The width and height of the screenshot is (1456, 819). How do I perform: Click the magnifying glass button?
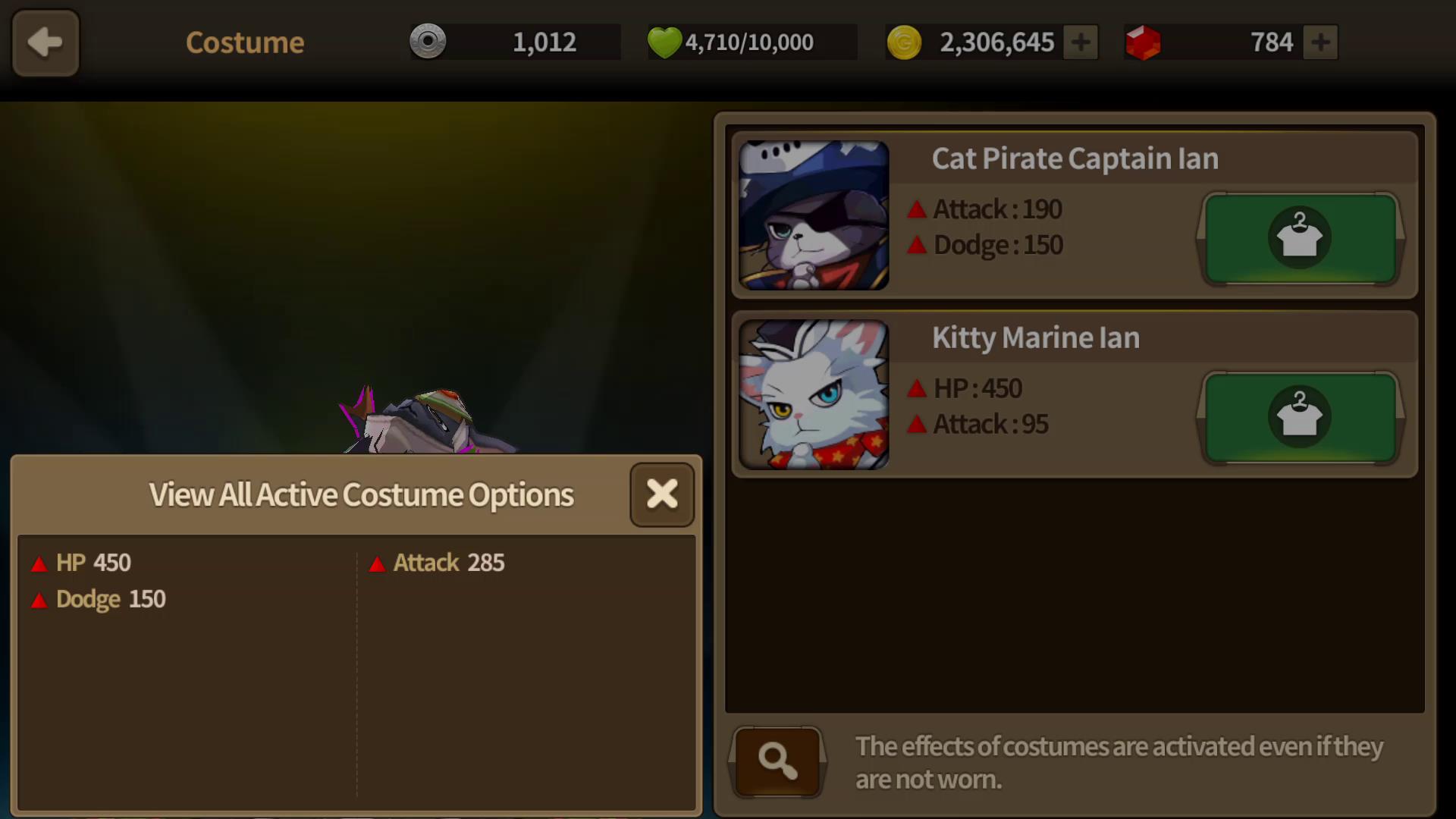[777, 761]
